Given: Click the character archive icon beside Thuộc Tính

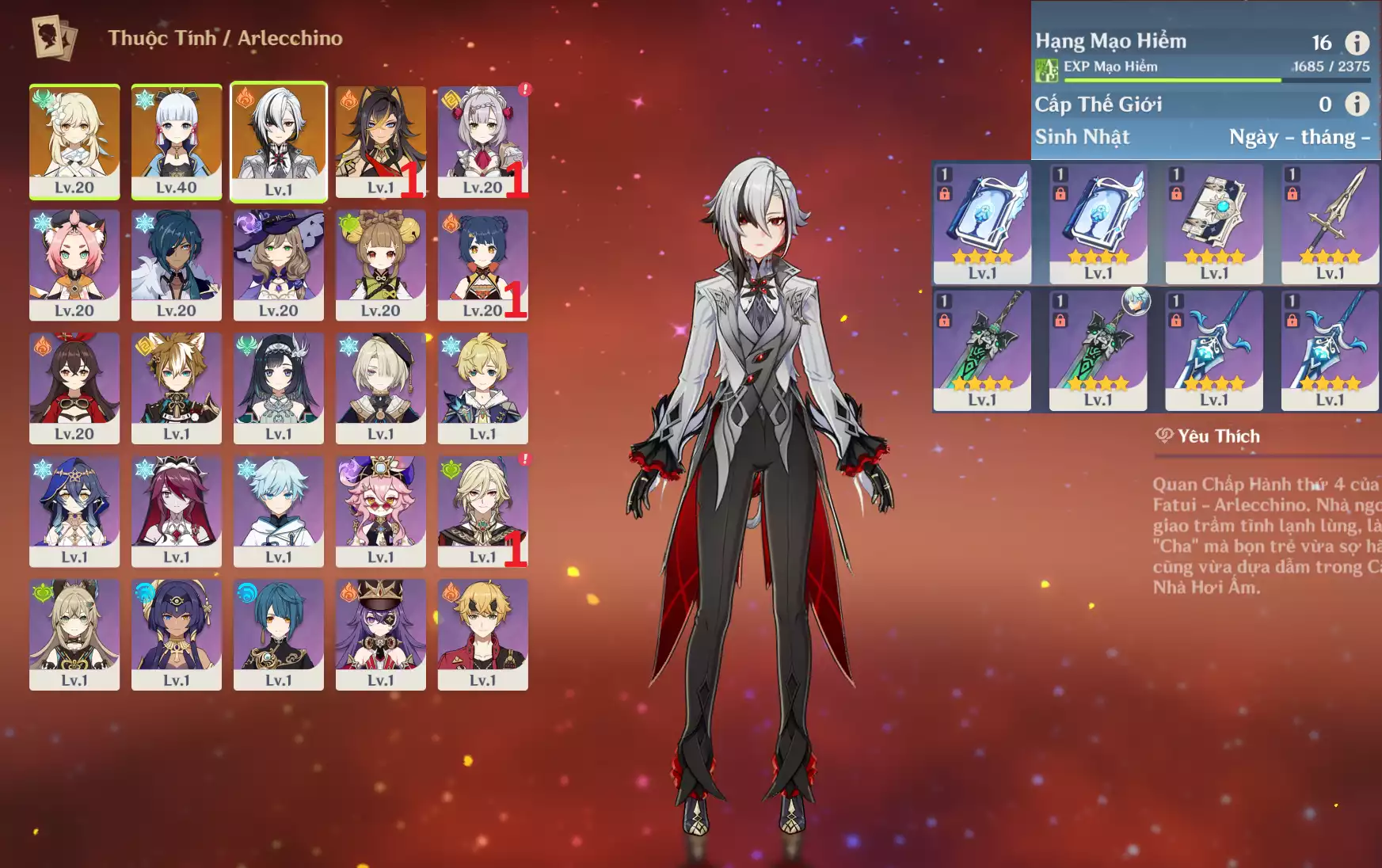Looking at the screenshot, I should (54, 38).
